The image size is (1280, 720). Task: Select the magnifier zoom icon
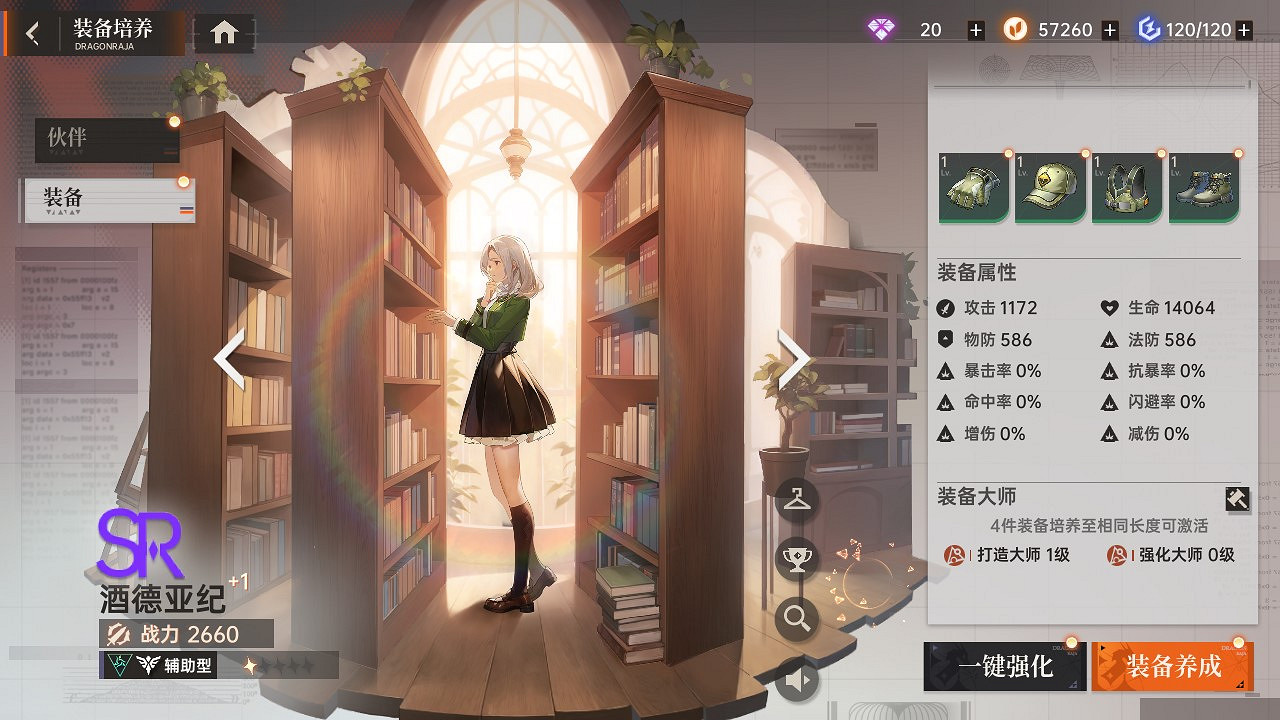pos(795,618)
